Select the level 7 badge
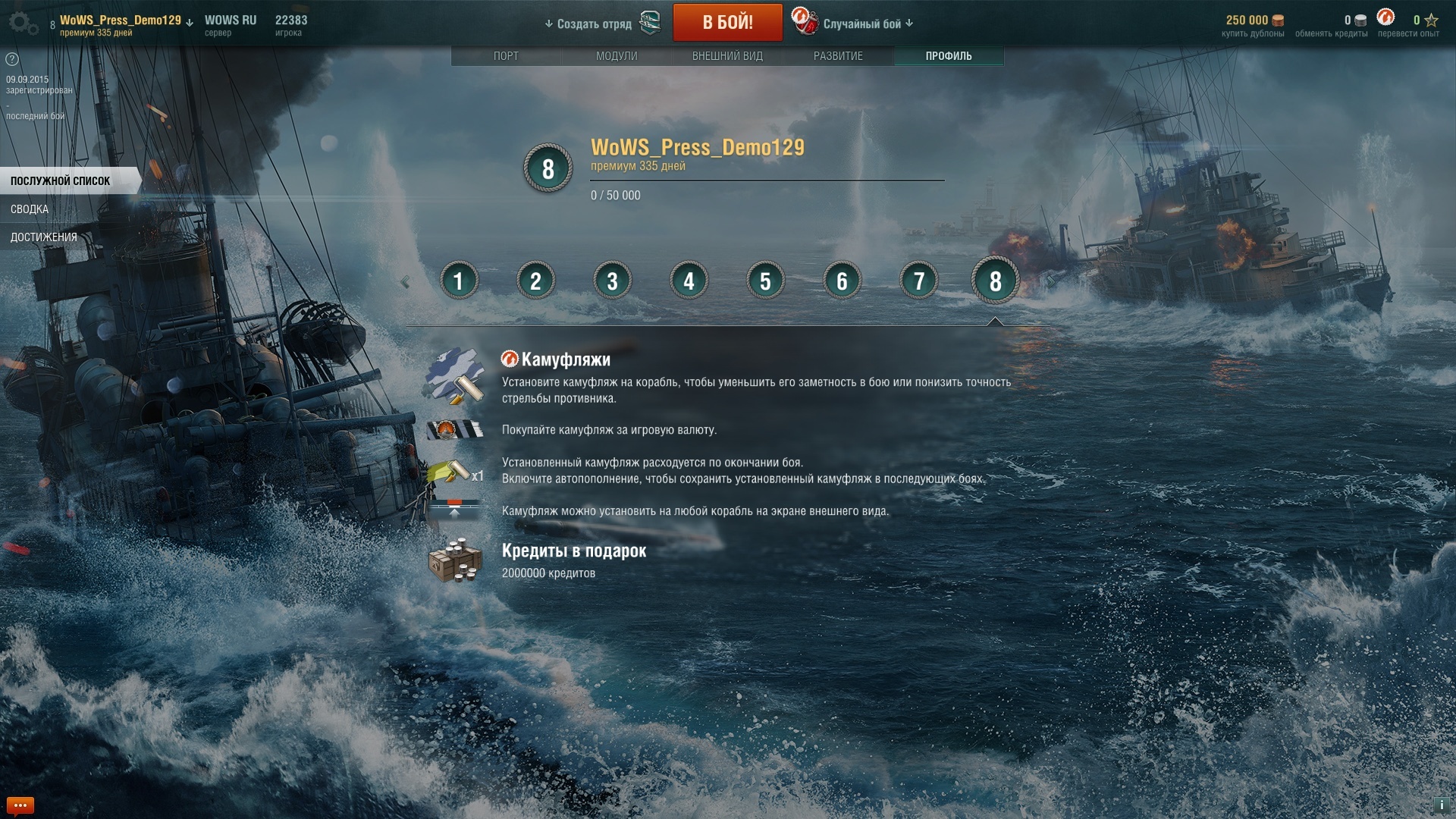 (918, 281)
